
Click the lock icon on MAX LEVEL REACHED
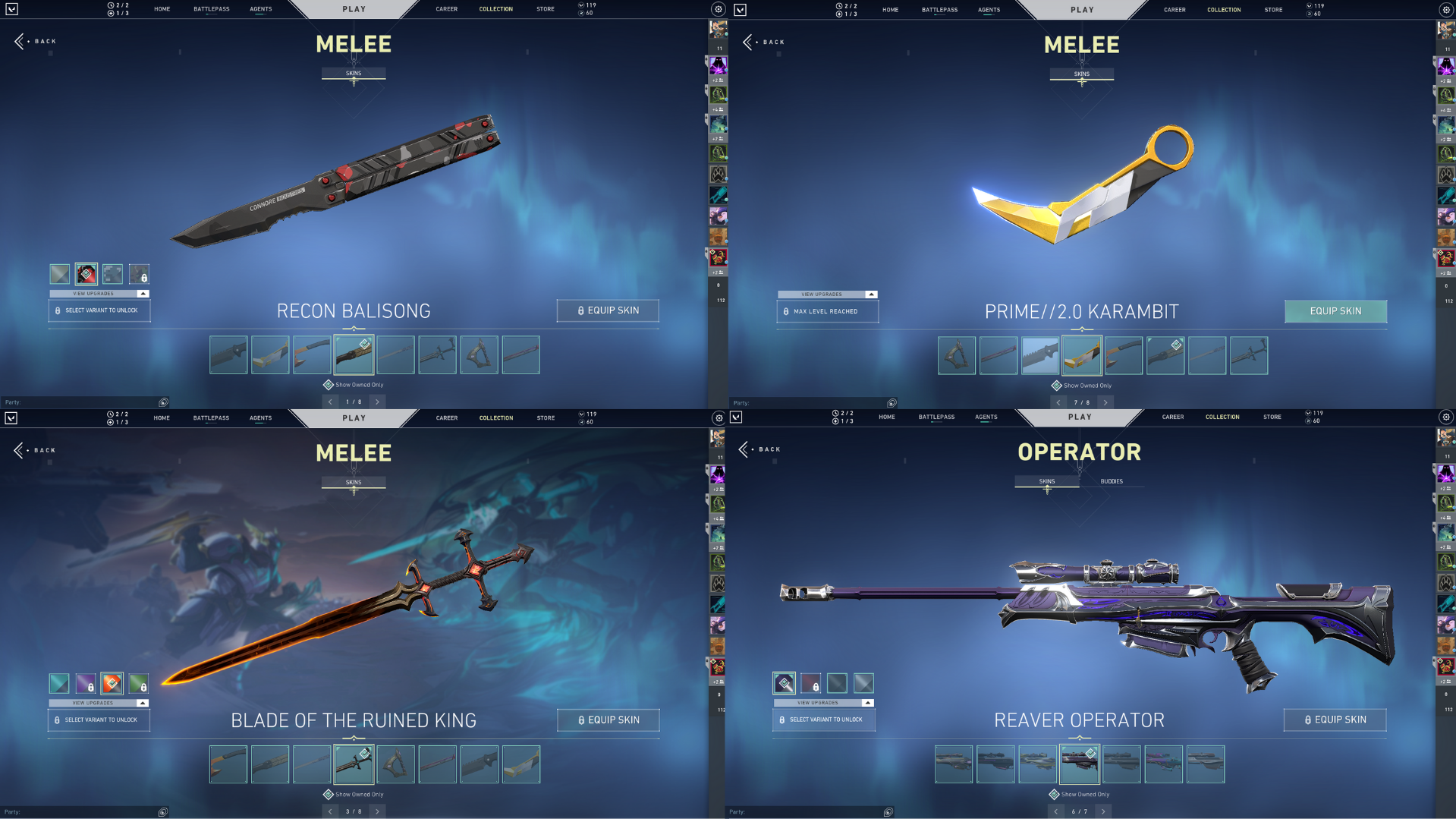coord(787,311)
